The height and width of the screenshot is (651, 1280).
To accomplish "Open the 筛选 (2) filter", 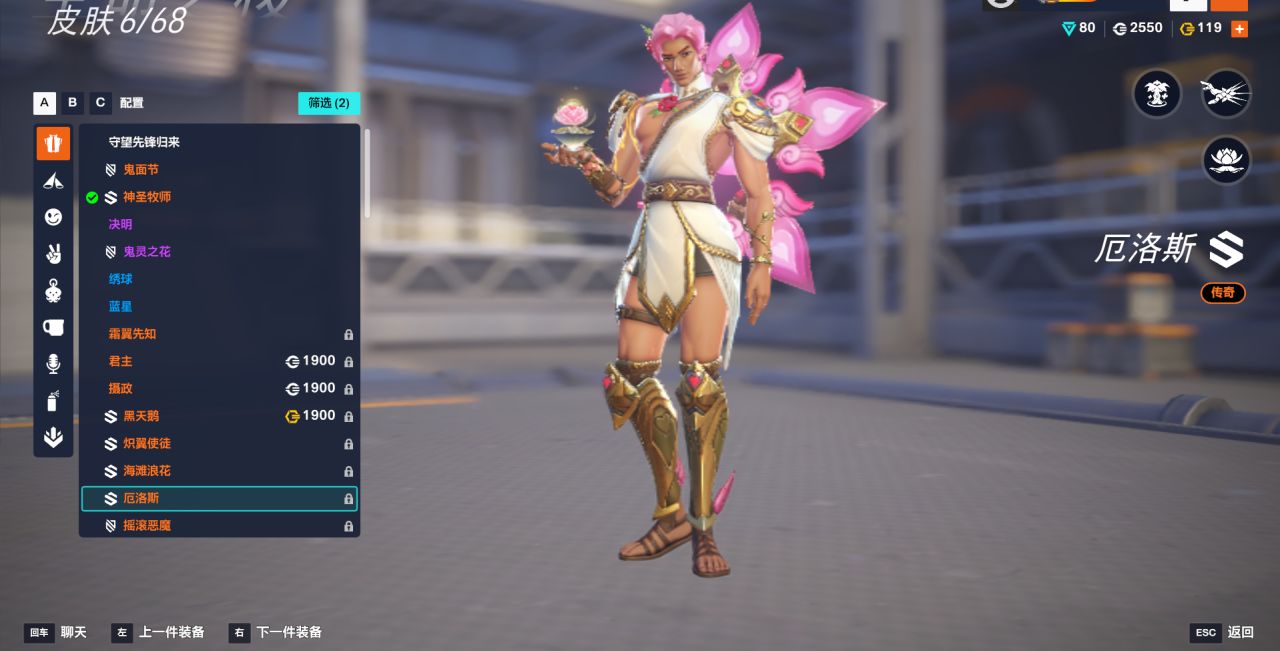I will tap(328, 103).
